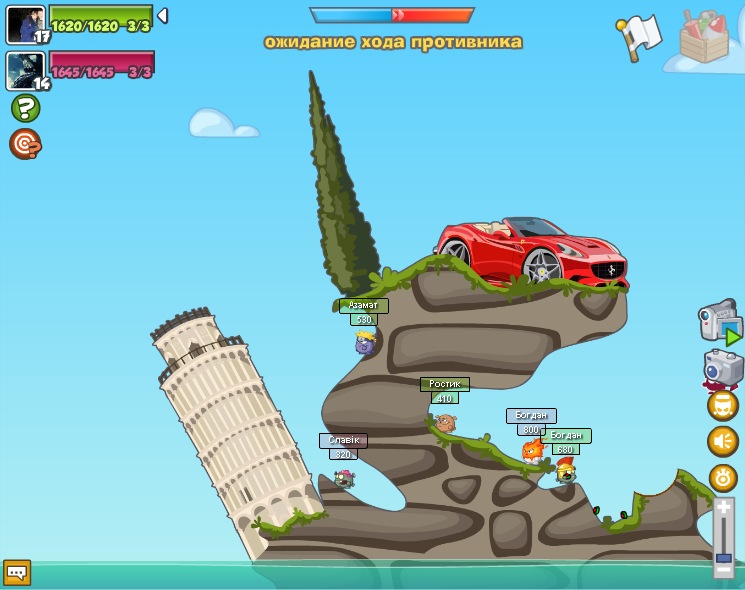Zoom out with the minus button
The image size is (745, 590).
[724, 569]
